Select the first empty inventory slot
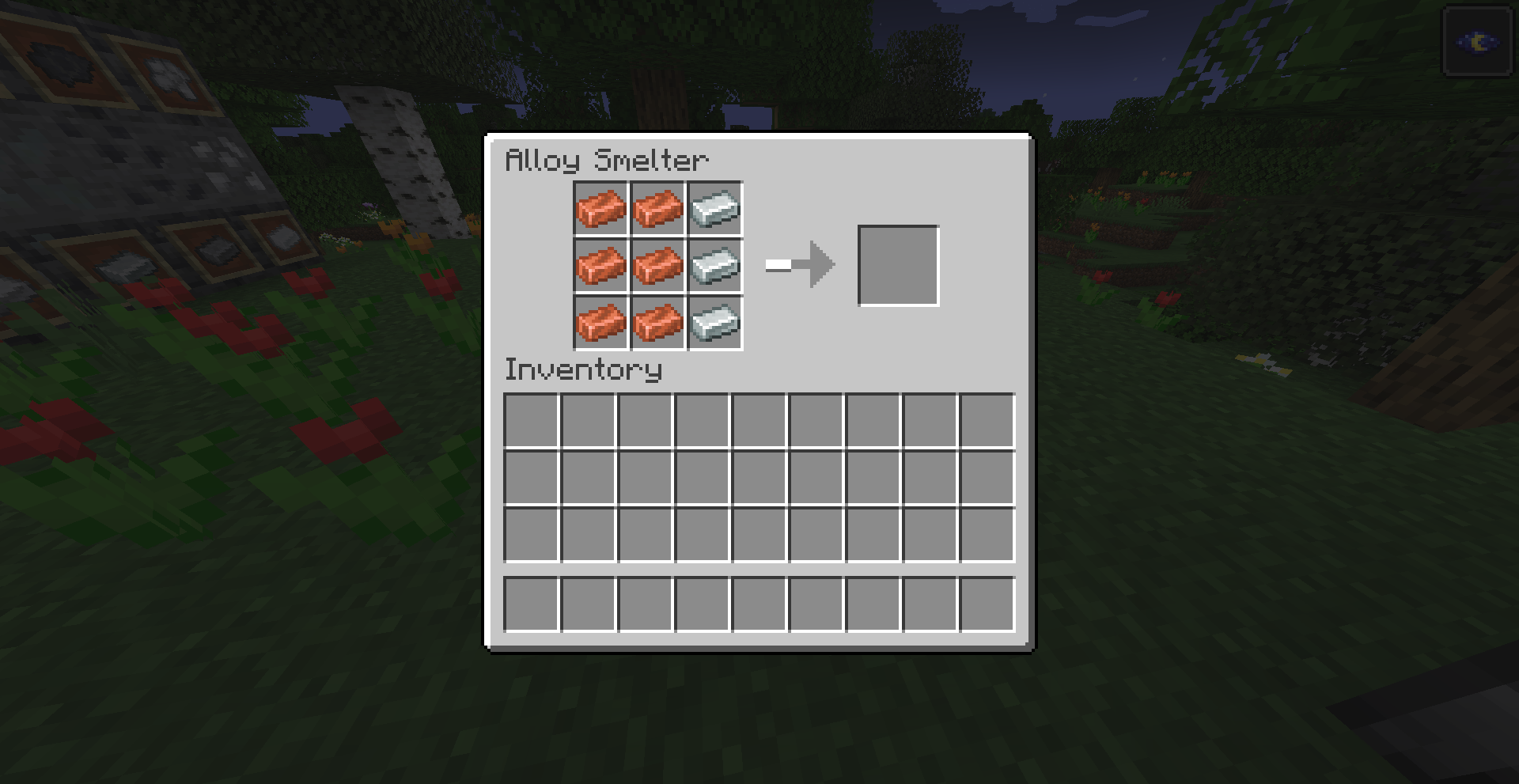 click(x=532, y=421)
